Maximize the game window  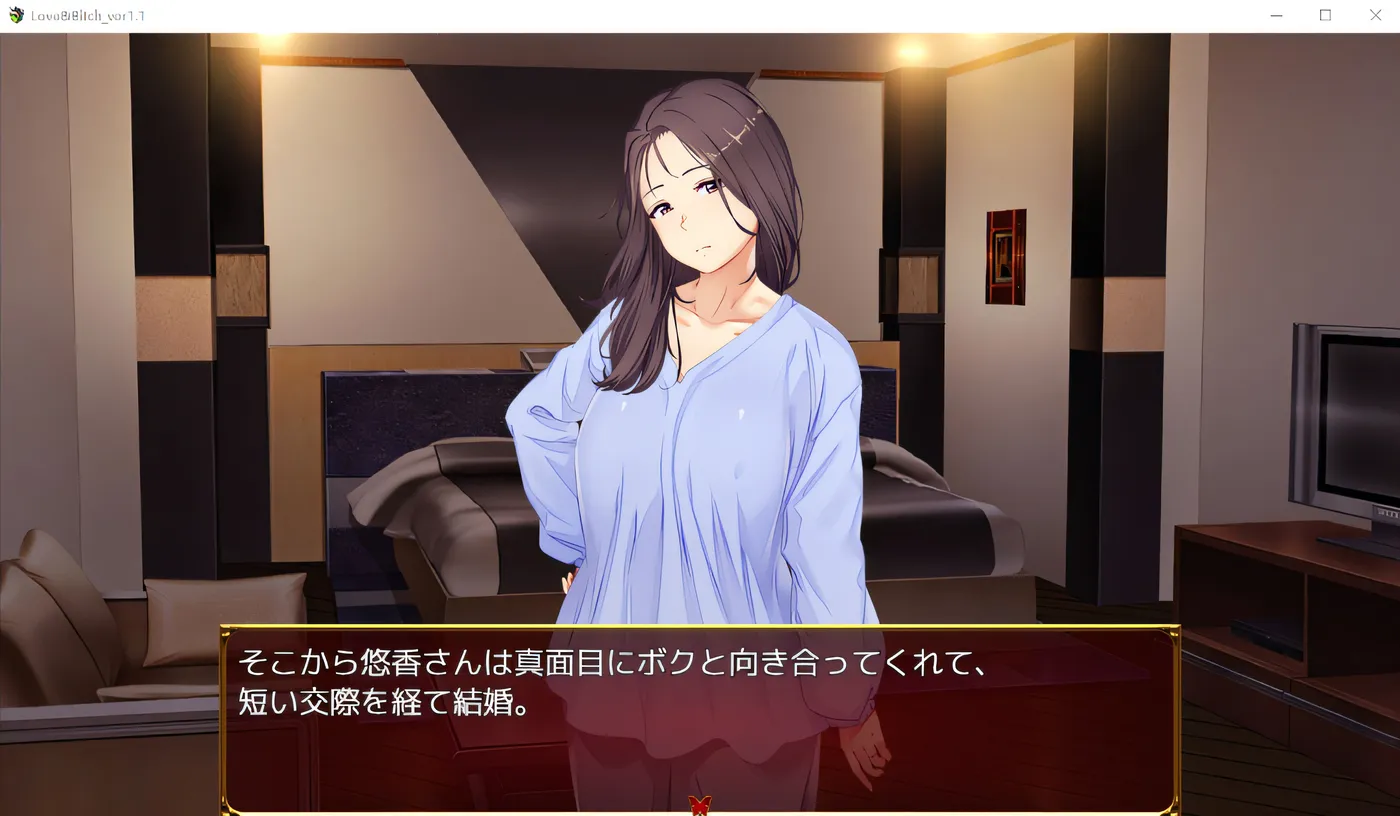tap(1325, 15)
